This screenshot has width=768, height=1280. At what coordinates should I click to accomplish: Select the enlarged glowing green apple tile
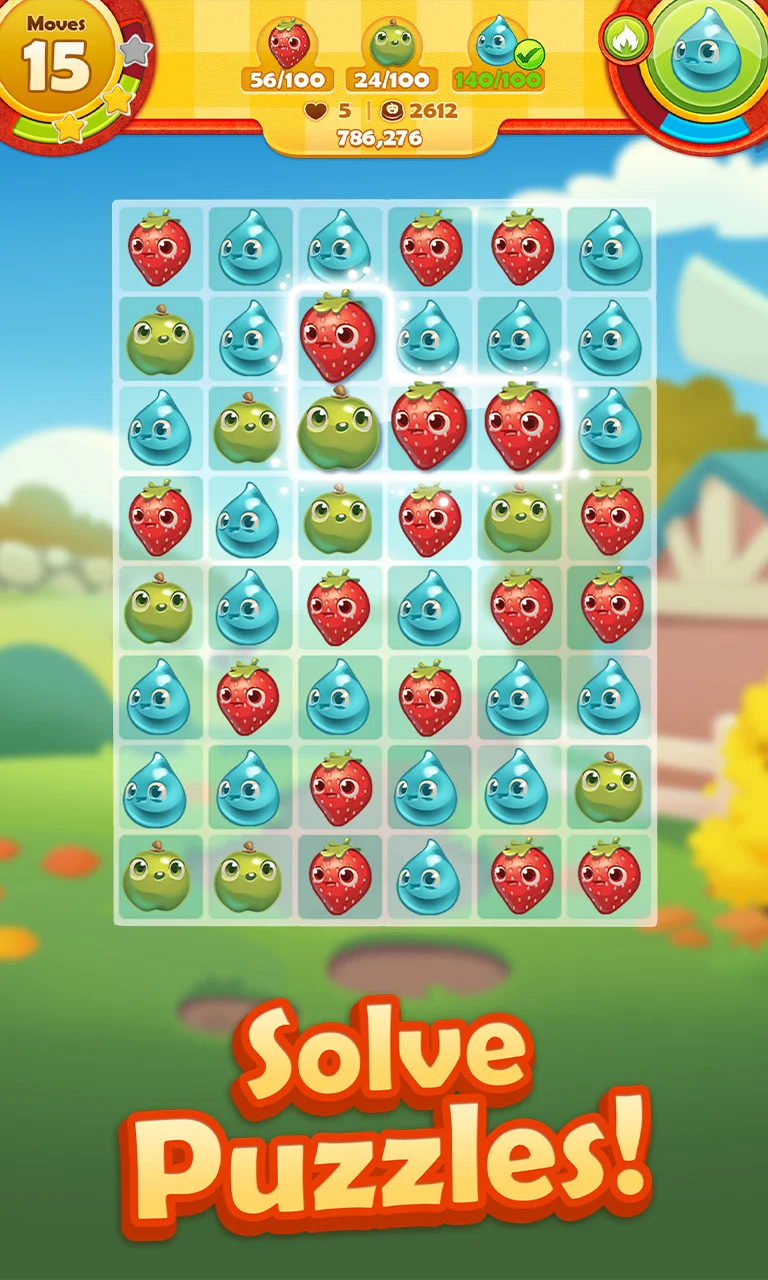(339, 430)
